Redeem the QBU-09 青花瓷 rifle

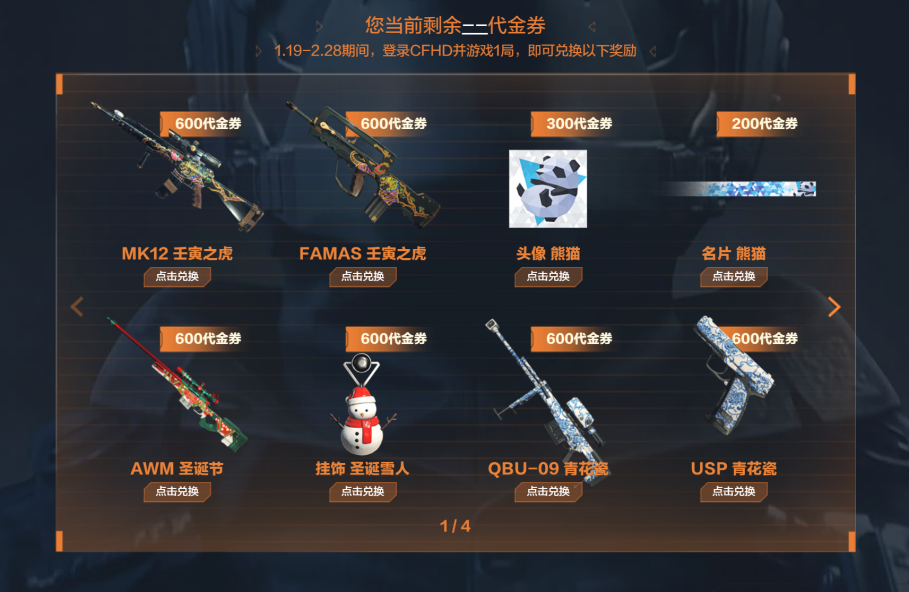point(548,492)
